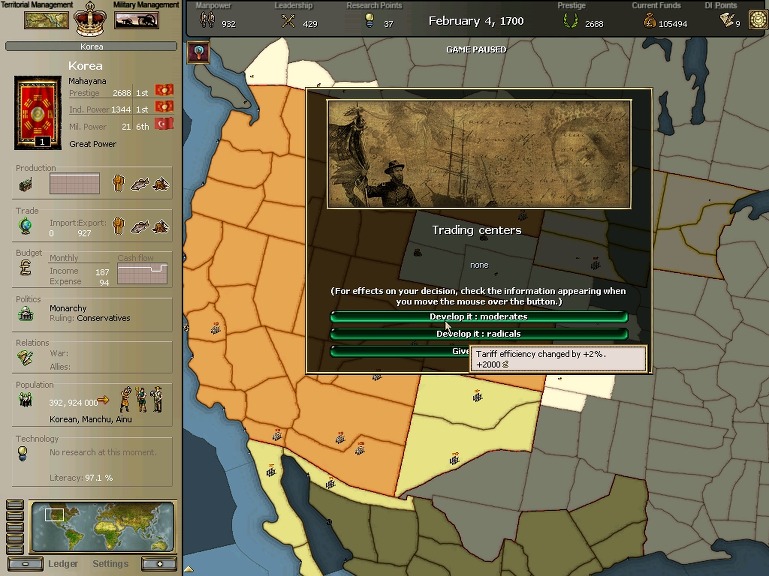Viewport: 769px width, 576px height.
Task: Open the Politics panel
Action: pos(26,312)
